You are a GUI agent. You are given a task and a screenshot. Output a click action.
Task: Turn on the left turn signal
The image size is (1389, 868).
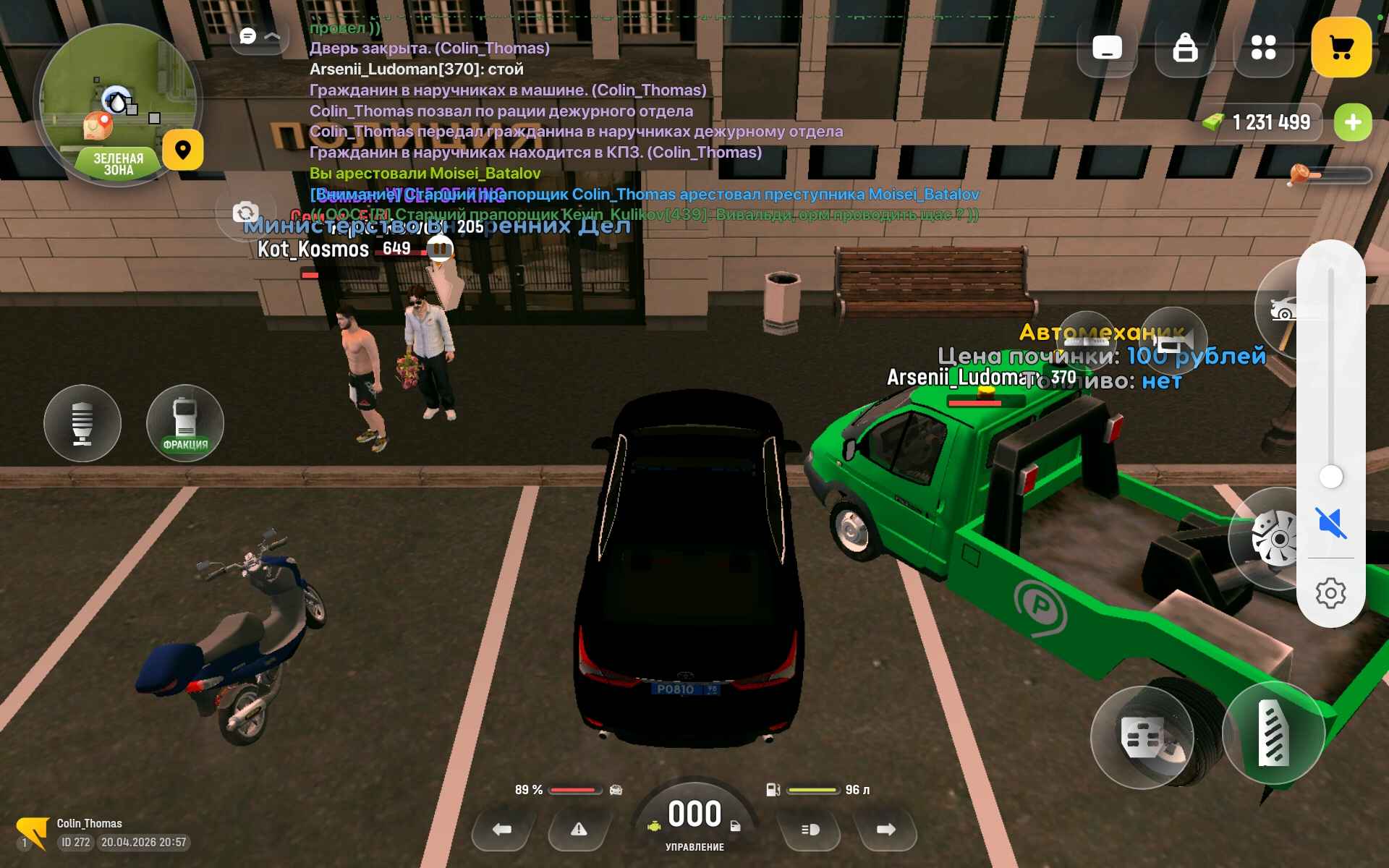click(x=502, y=829)
